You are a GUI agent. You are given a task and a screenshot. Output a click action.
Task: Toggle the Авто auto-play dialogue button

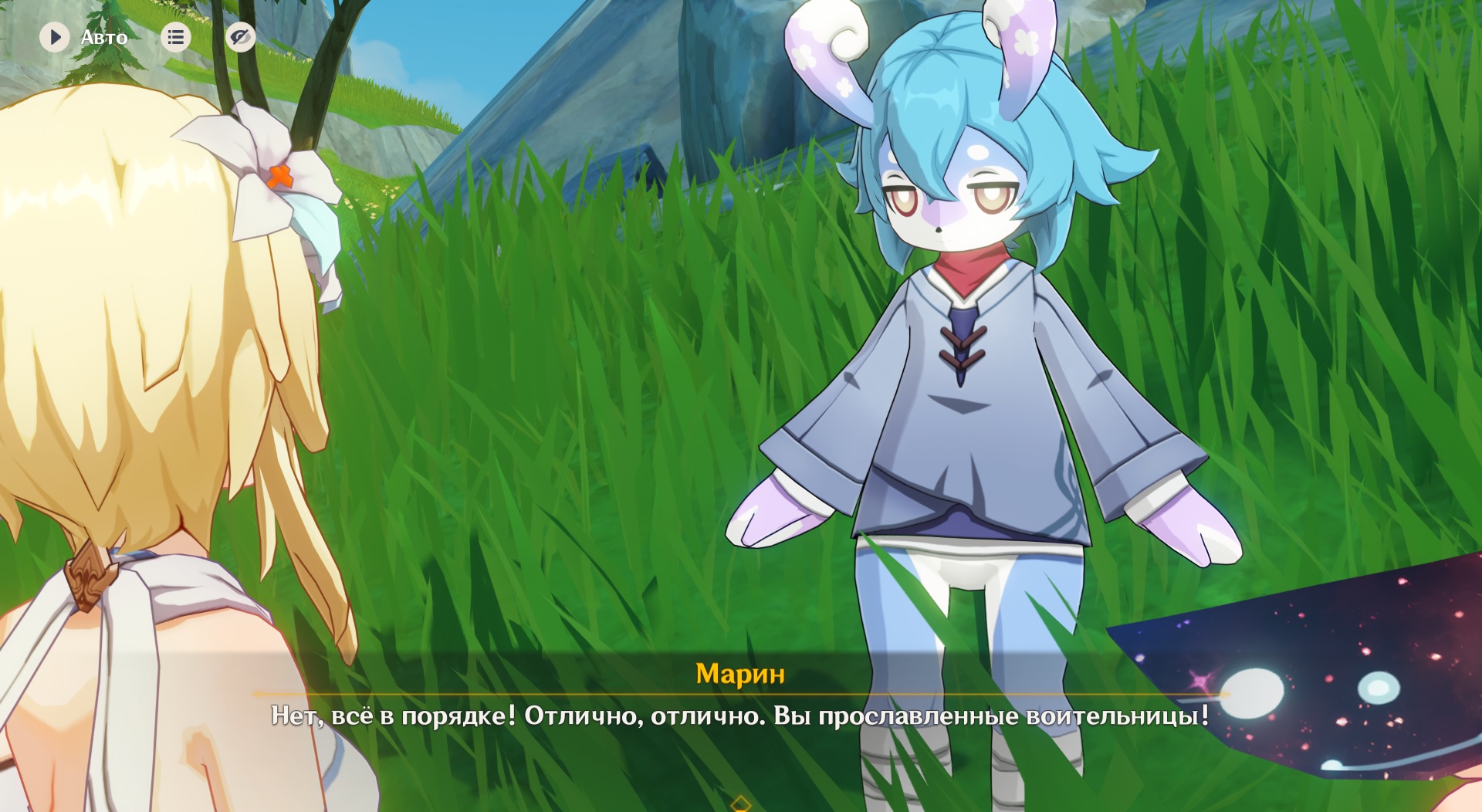point(56,37)
